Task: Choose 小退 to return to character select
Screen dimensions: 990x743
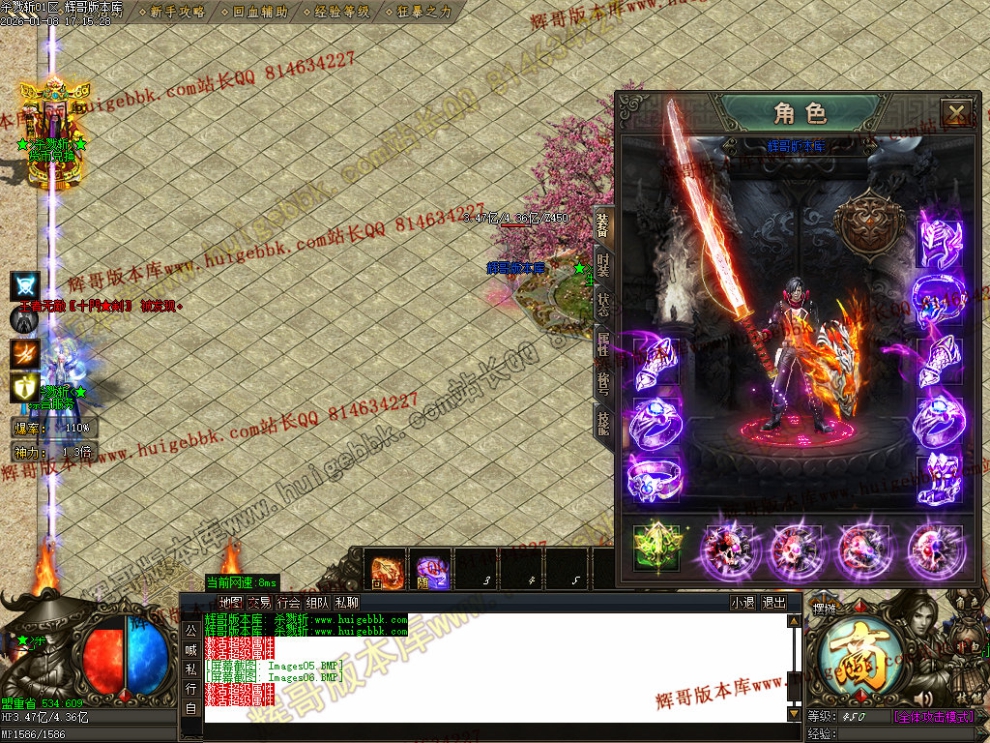Action: click(x=743, y=603)
